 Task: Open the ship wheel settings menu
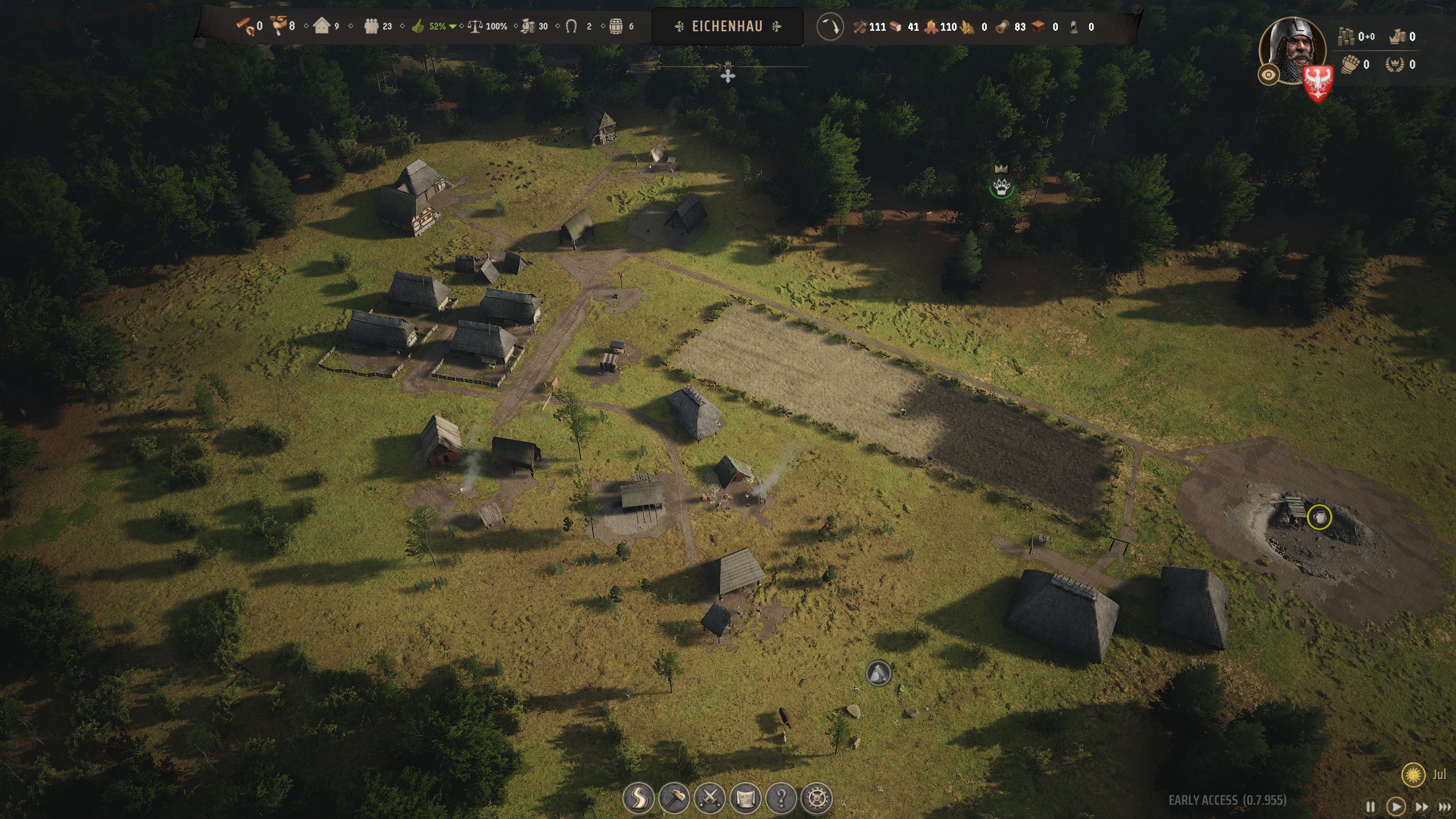[817, 798]
